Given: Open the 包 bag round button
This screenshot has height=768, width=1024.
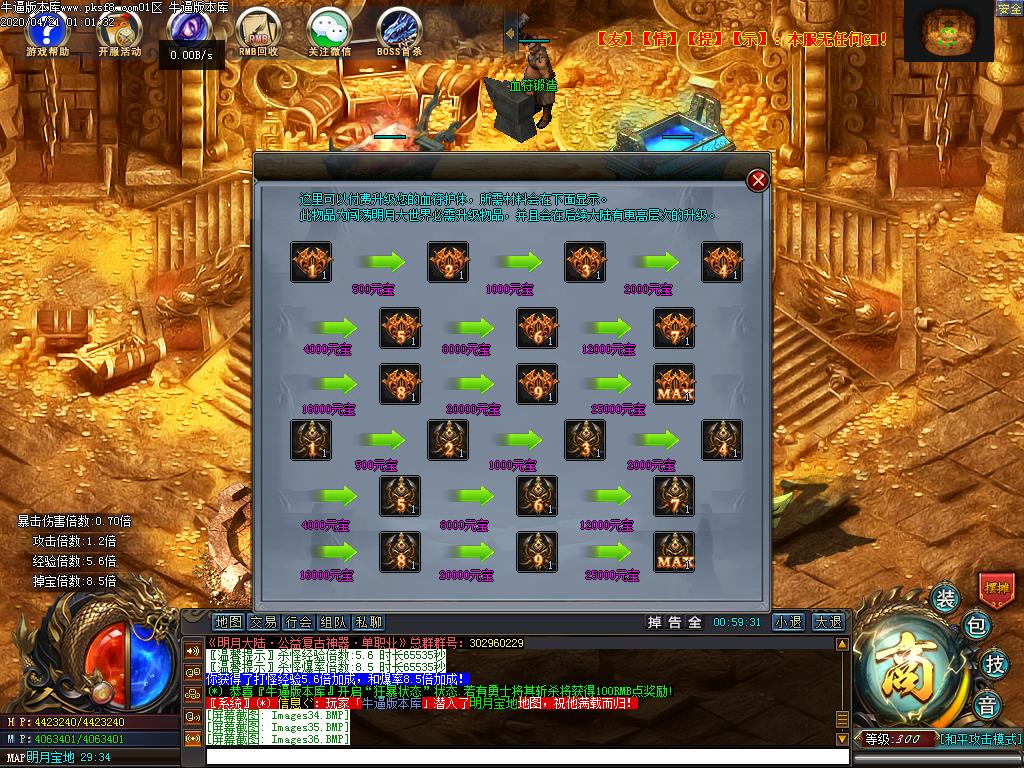Looking at the screenshot, I should (977, 626).
